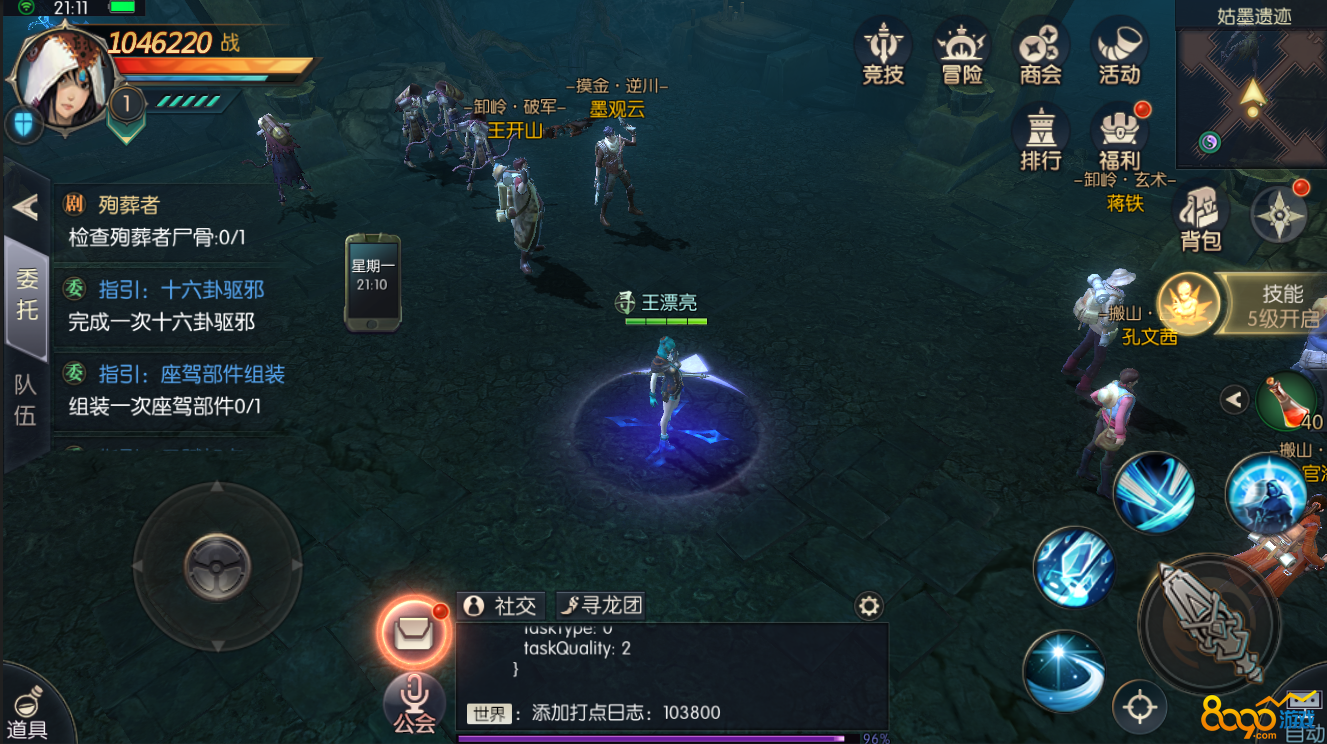Expand the minimap of 姑墨遗迹
The height and width of the screenshot is (744, 1327).
tap(1248, 97)
